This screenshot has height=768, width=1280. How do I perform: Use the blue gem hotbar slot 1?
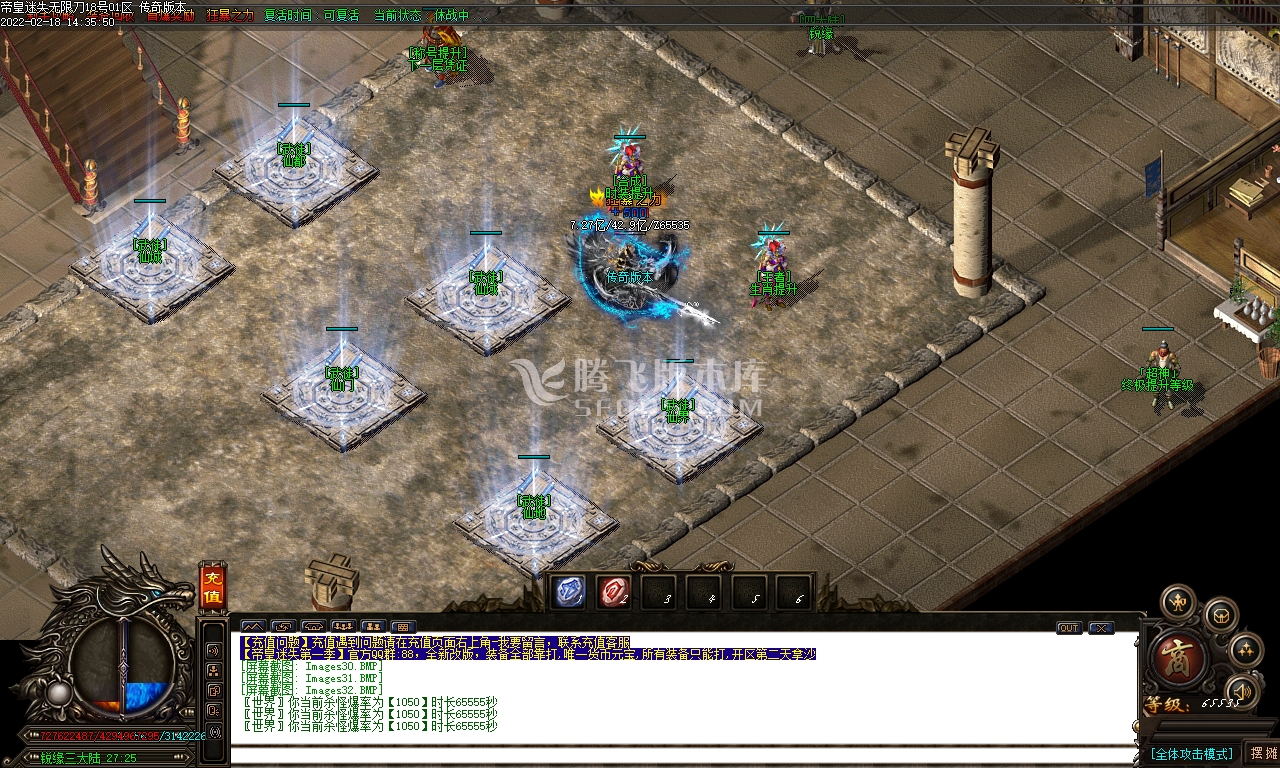point(570,592)
